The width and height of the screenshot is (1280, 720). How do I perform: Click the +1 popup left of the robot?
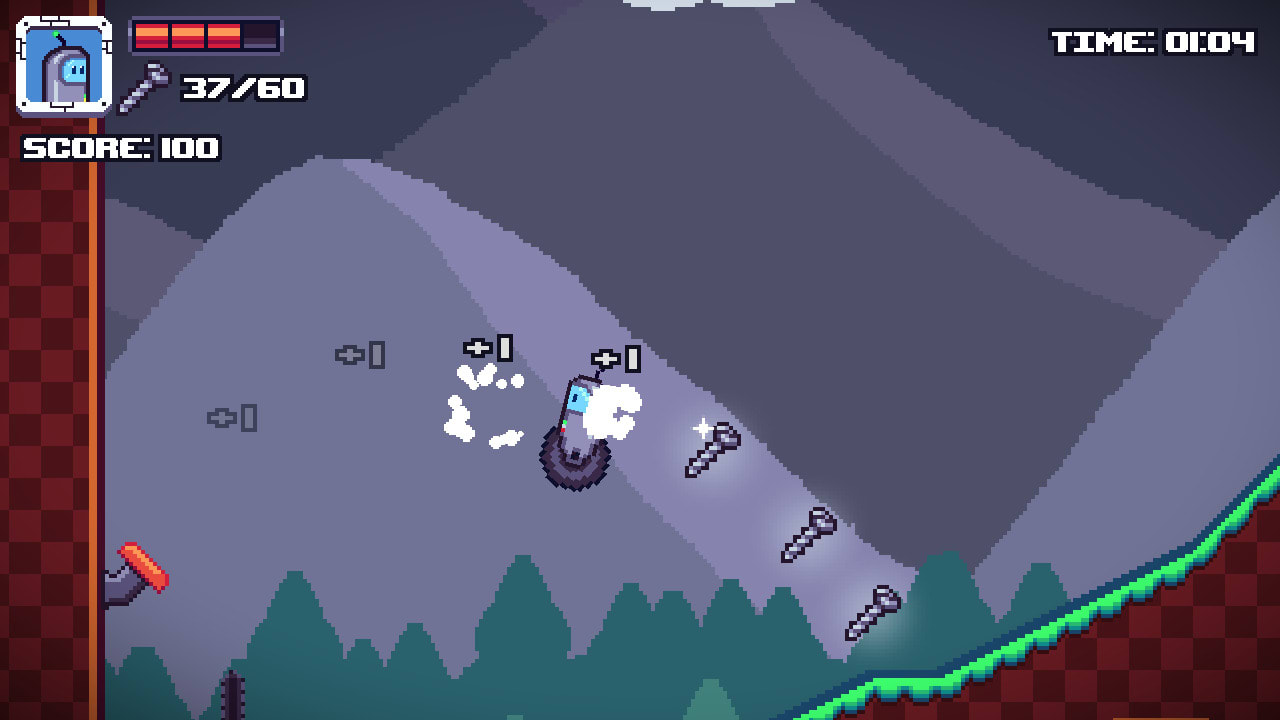[x=490, y=350]
